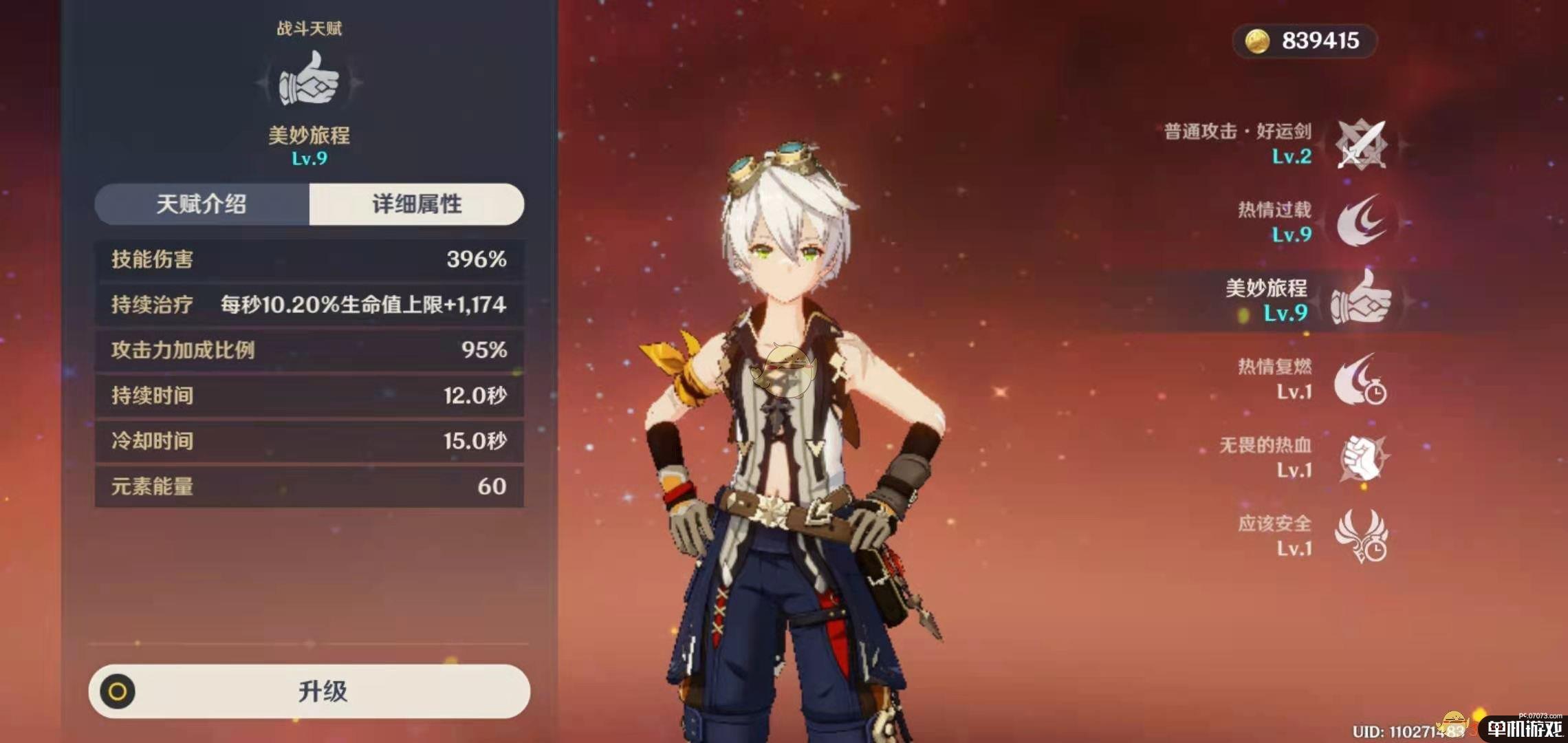The width and height of the screenshot is (1568, 743).
Task: Choose the 热情过载 skill talent
Action: [1360, 222]
